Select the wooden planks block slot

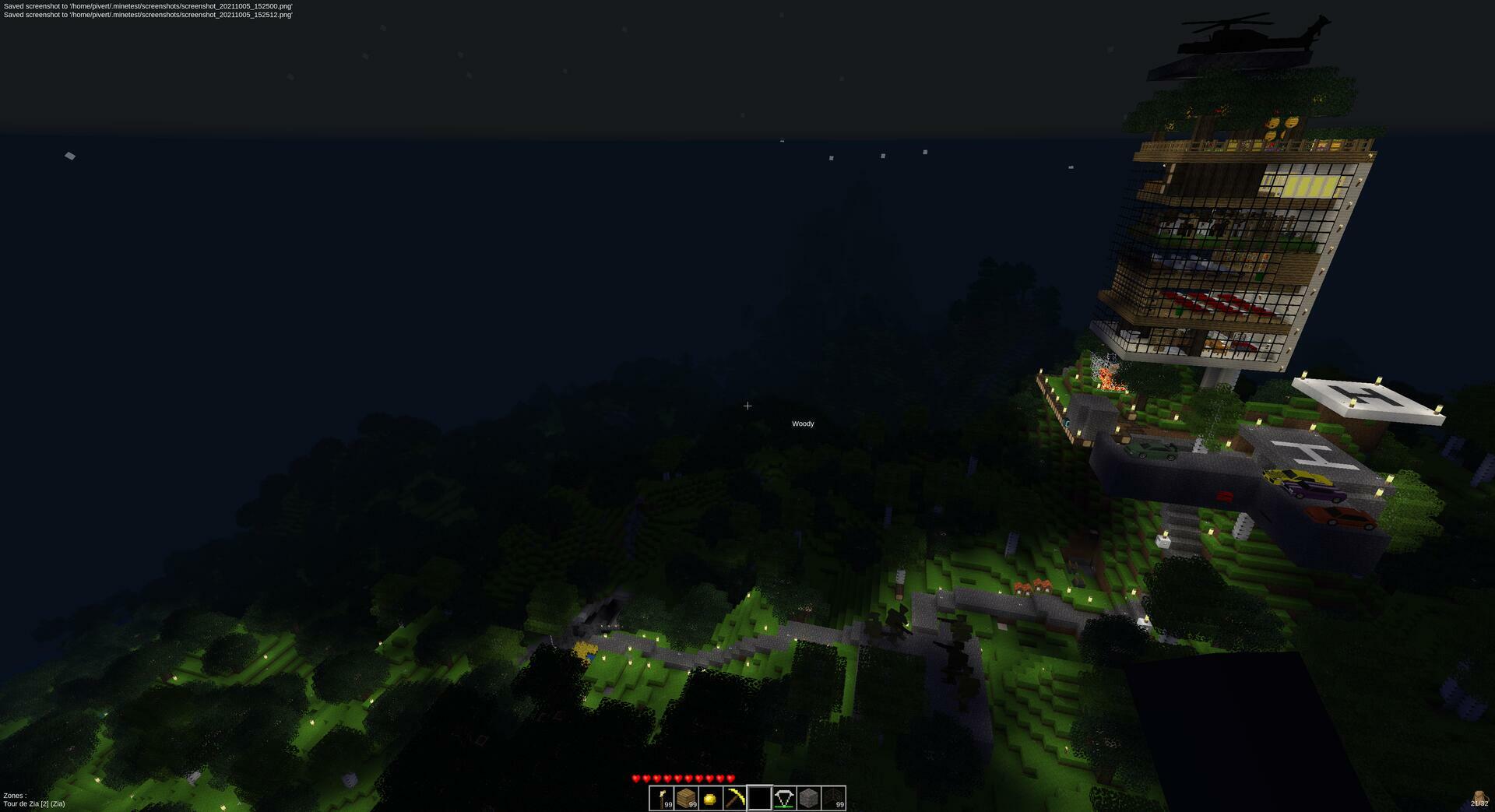[686, 798]
